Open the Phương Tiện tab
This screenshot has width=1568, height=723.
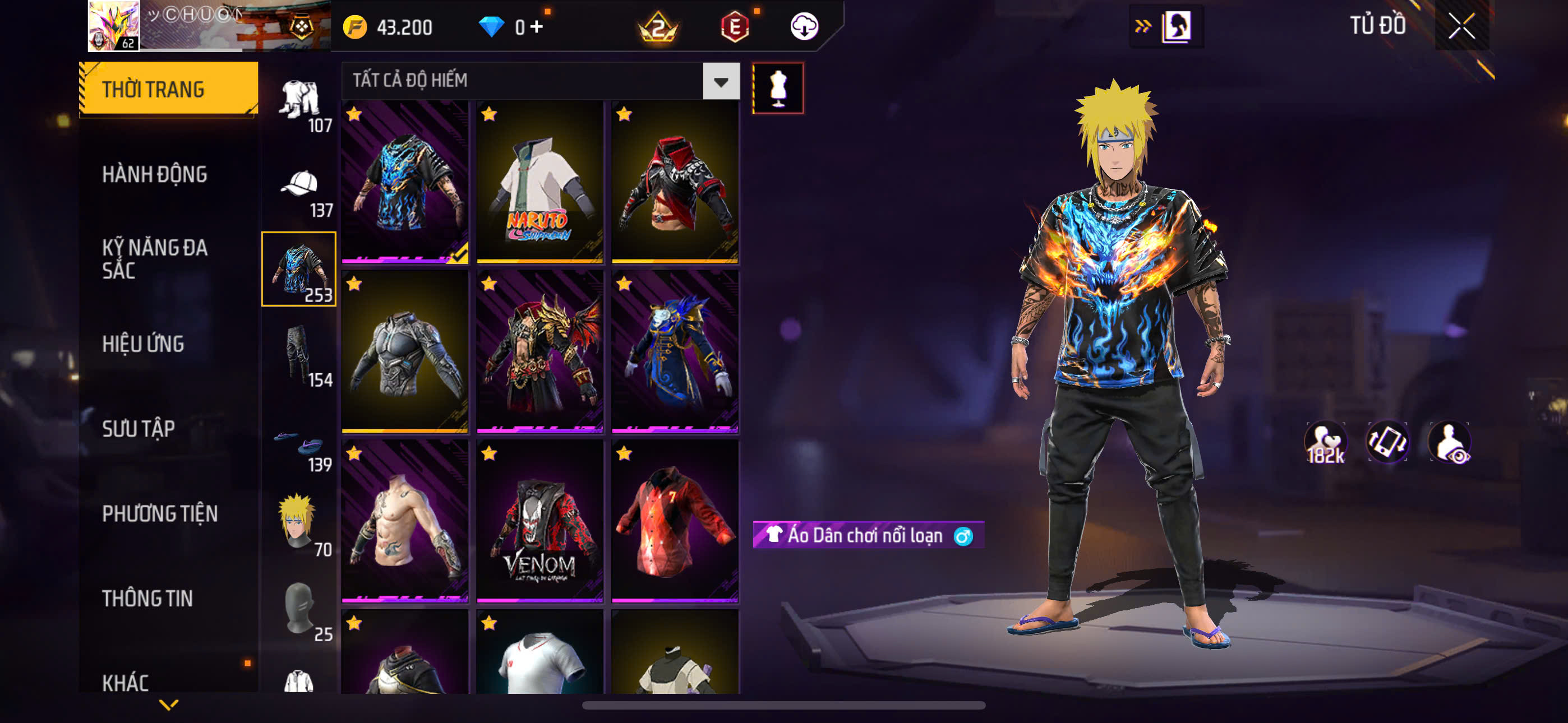coord(159,513)
